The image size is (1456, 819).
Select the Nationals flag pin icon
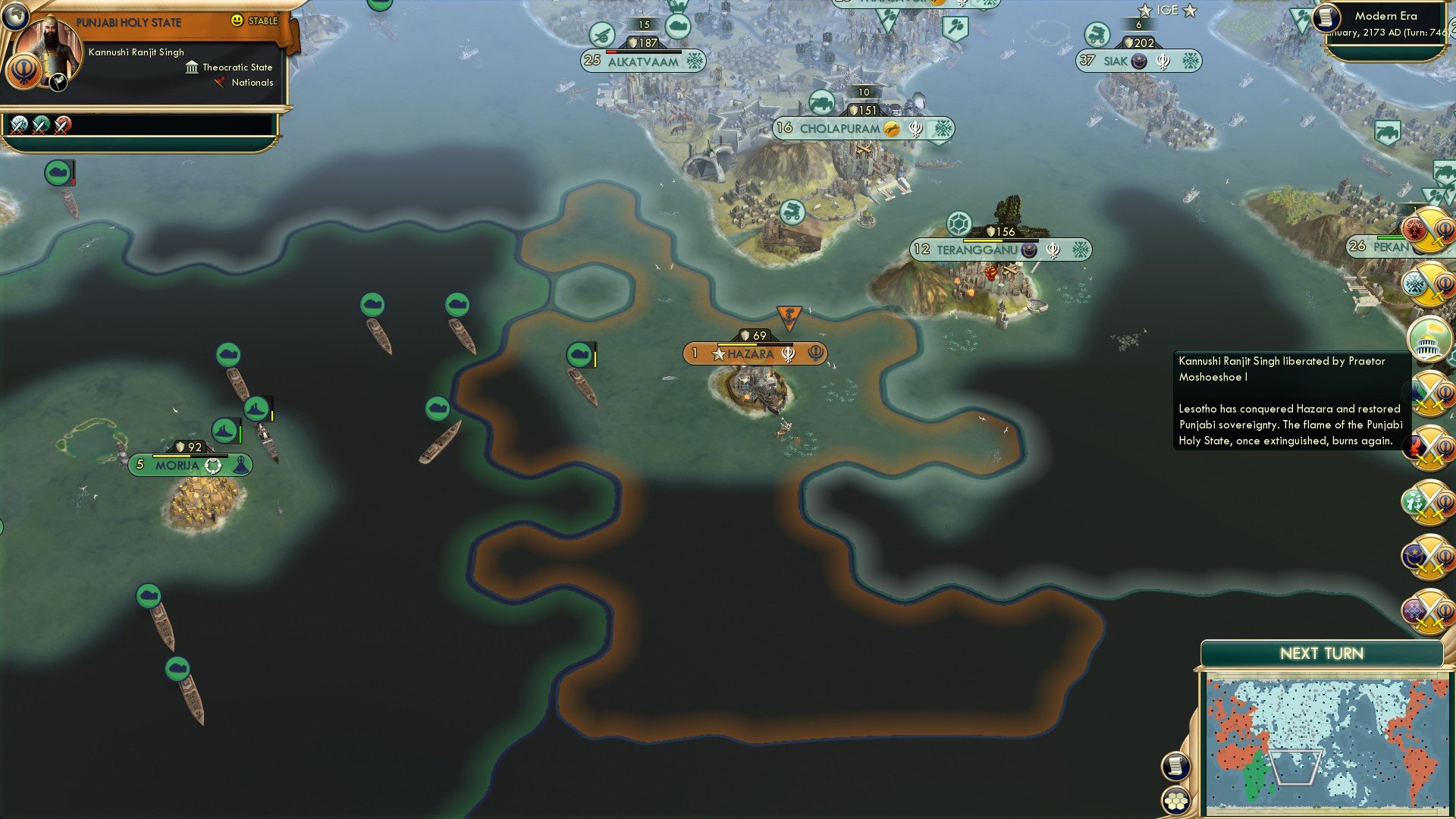click(220, 83)
